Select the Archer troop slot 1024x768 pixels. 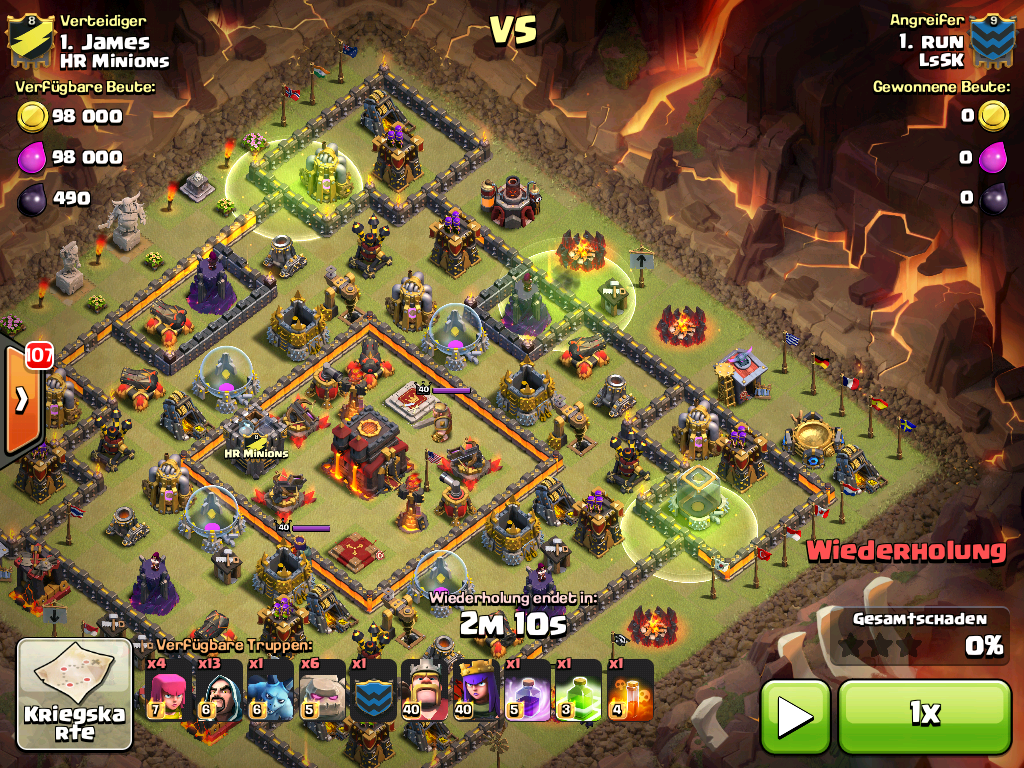pos(169,690)
